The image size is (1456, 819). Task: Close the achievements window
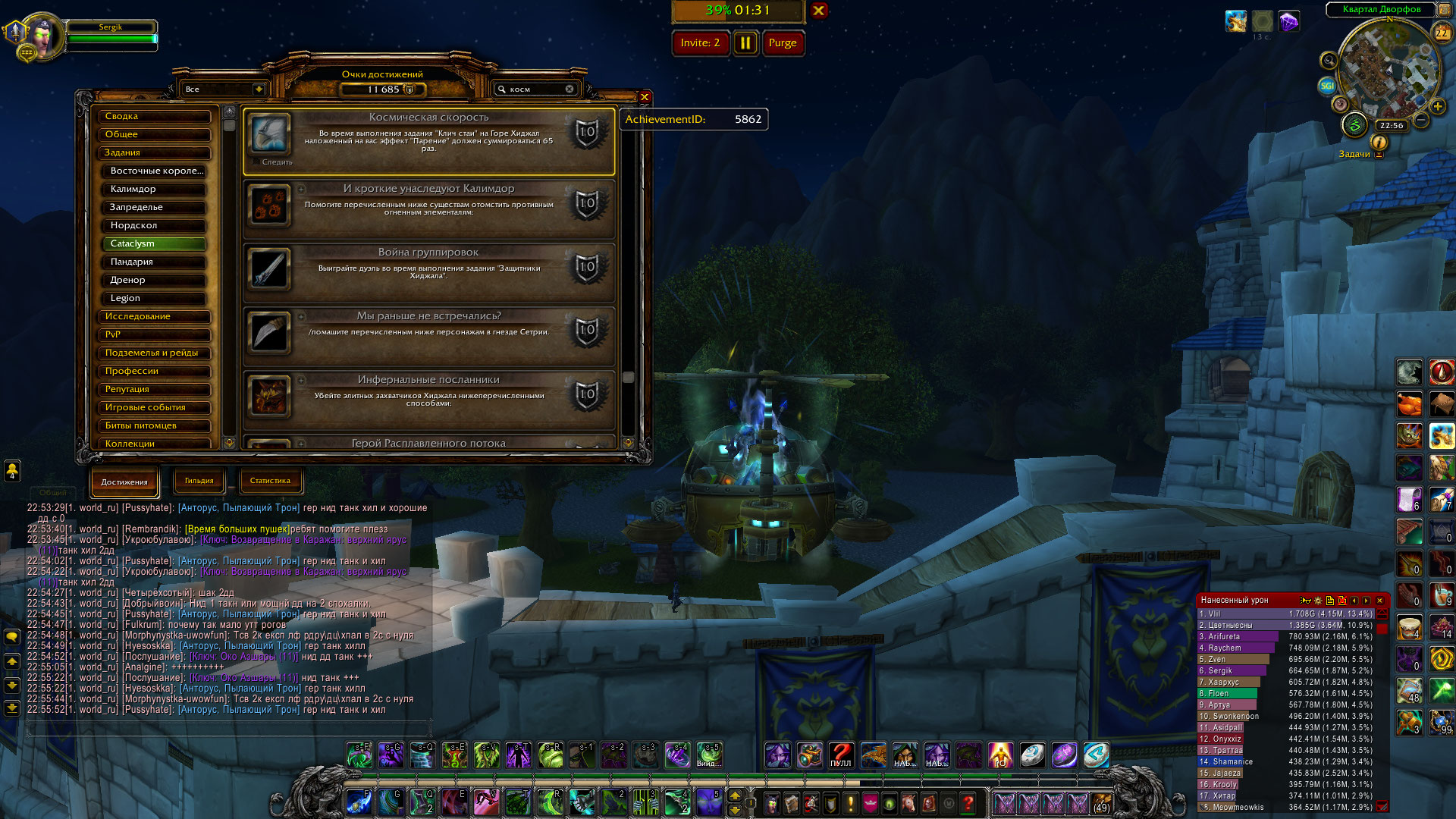click(x=644, y=97)
